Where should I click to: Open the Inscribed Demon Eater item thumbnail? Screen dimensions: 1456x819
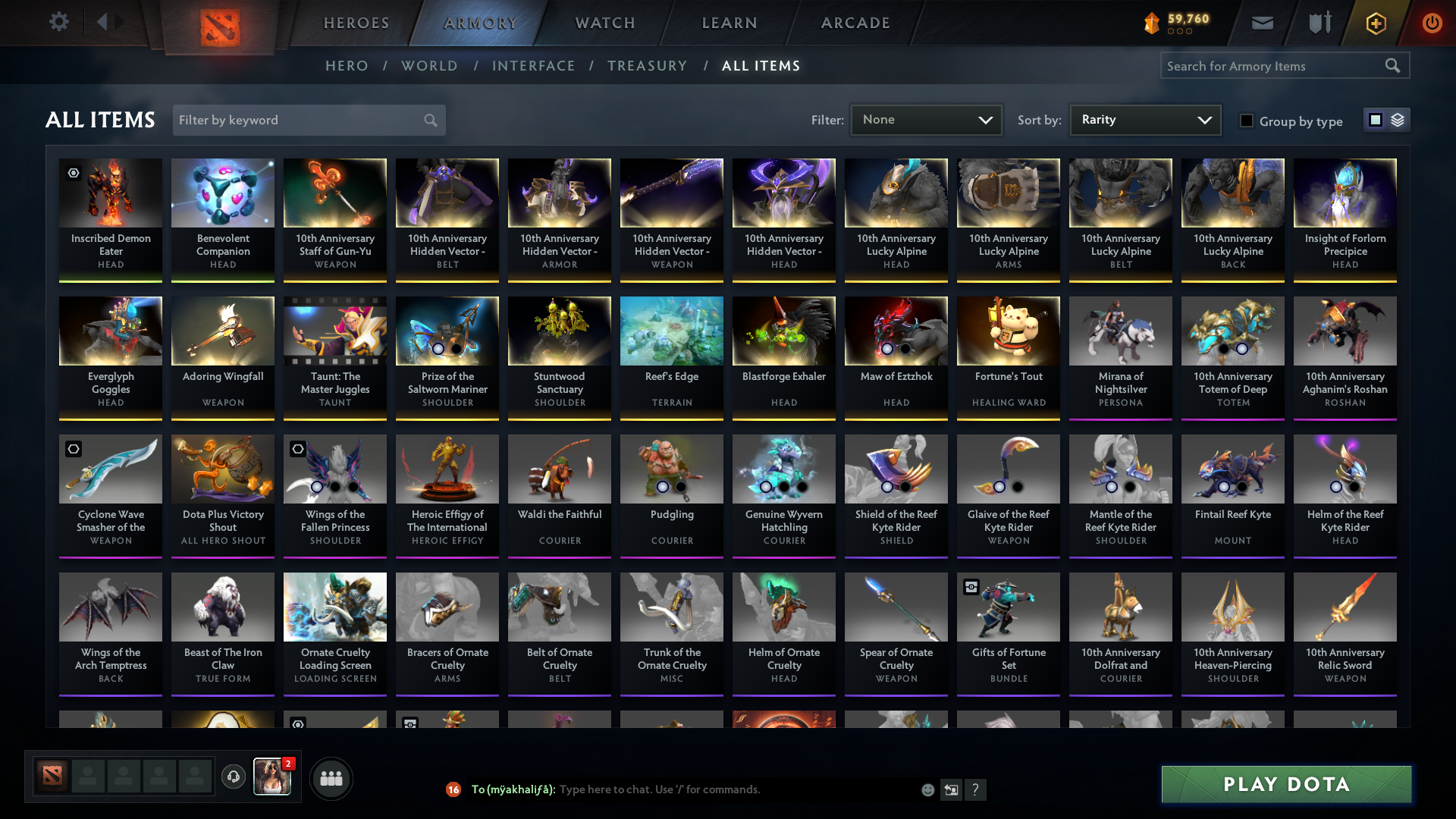click(110, 193)
